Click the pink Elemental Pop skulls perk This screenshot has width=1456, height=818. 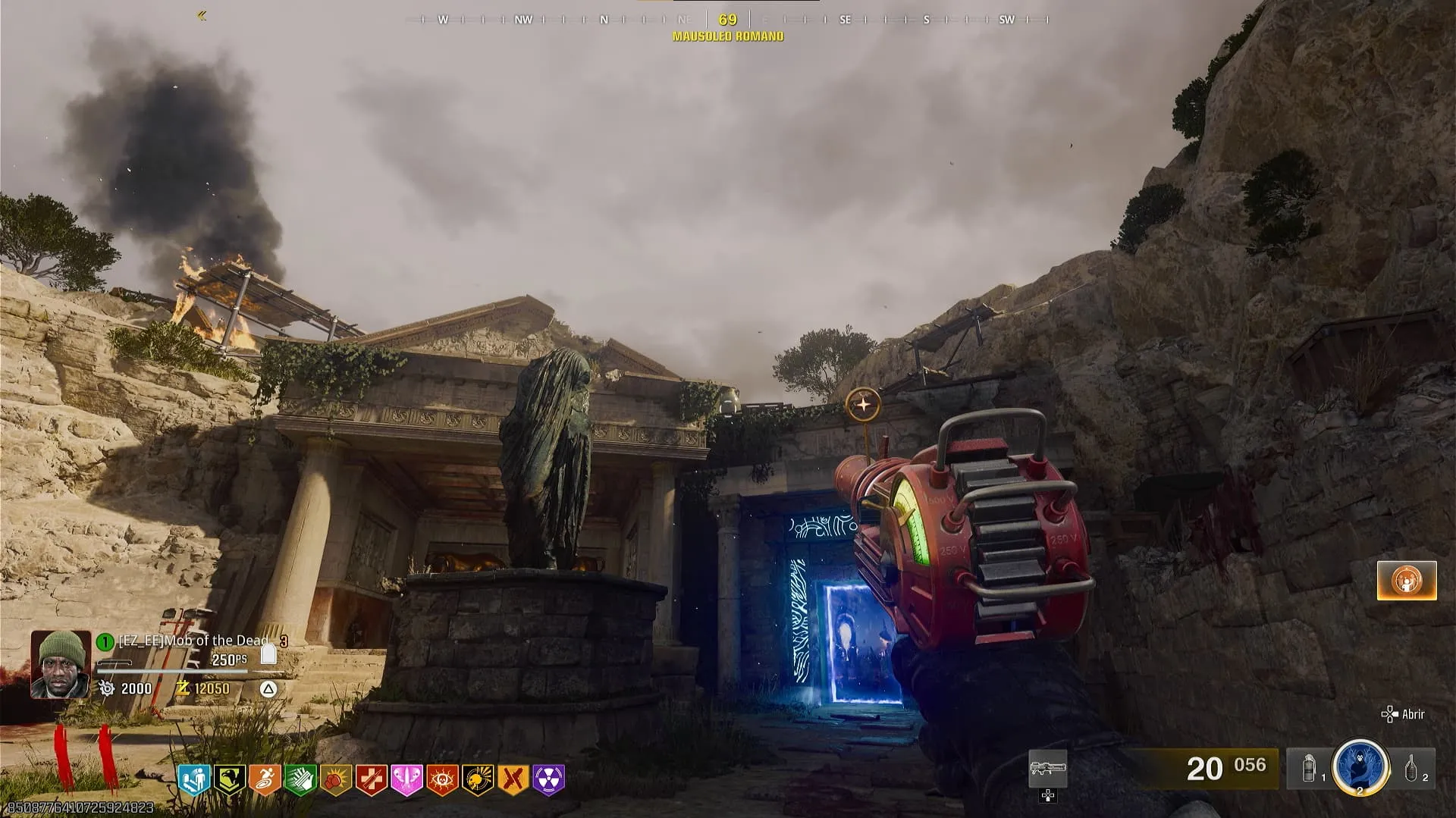(x=406, y=779)
